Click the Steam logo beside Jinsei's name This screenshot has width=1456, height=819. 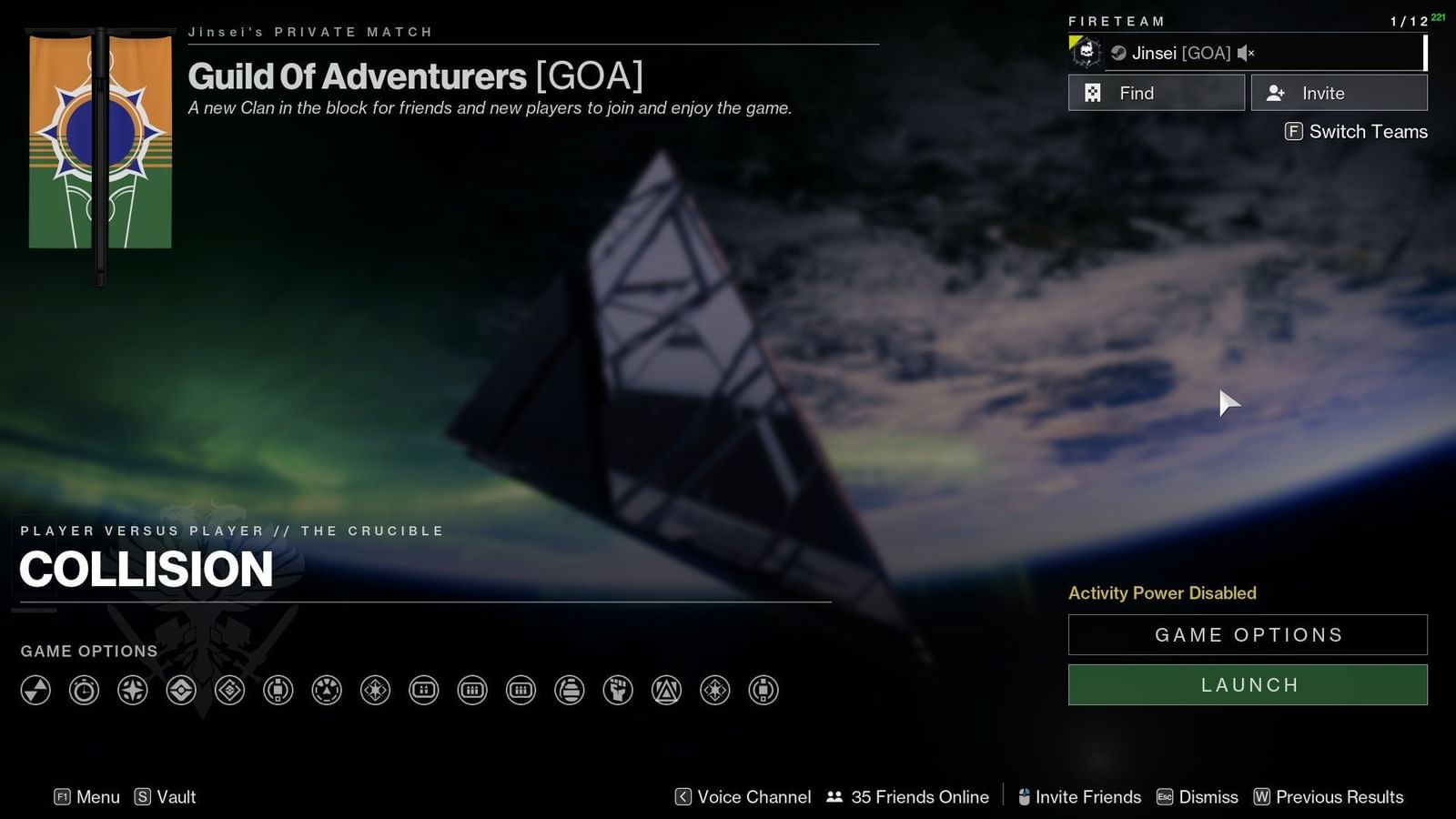point(1119,53)
